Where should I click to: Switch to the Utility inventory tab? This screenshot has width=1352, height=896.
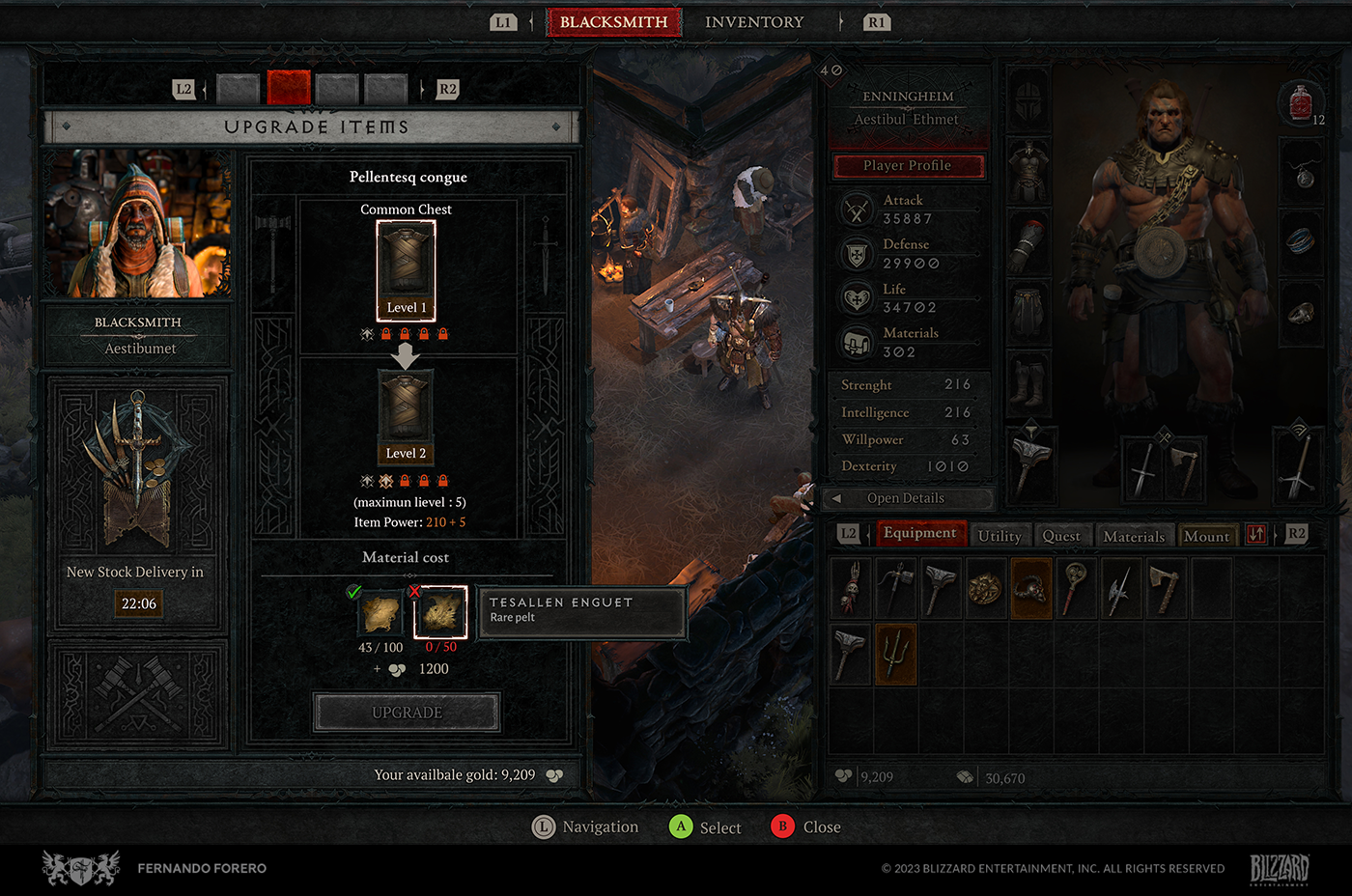999,536
